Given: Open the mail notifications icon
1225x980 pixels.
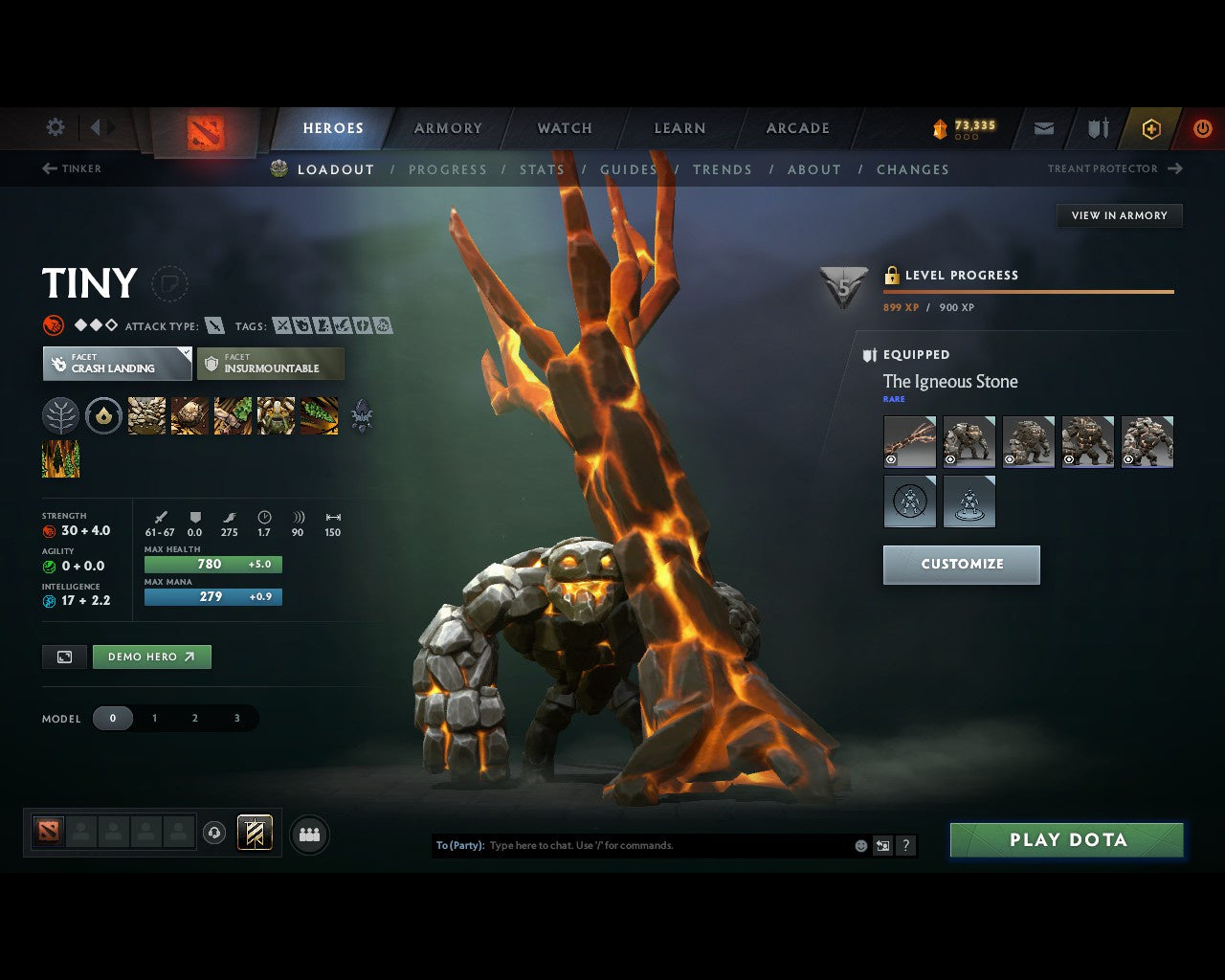Looking at the screenshot, I should pos(1043,128).
